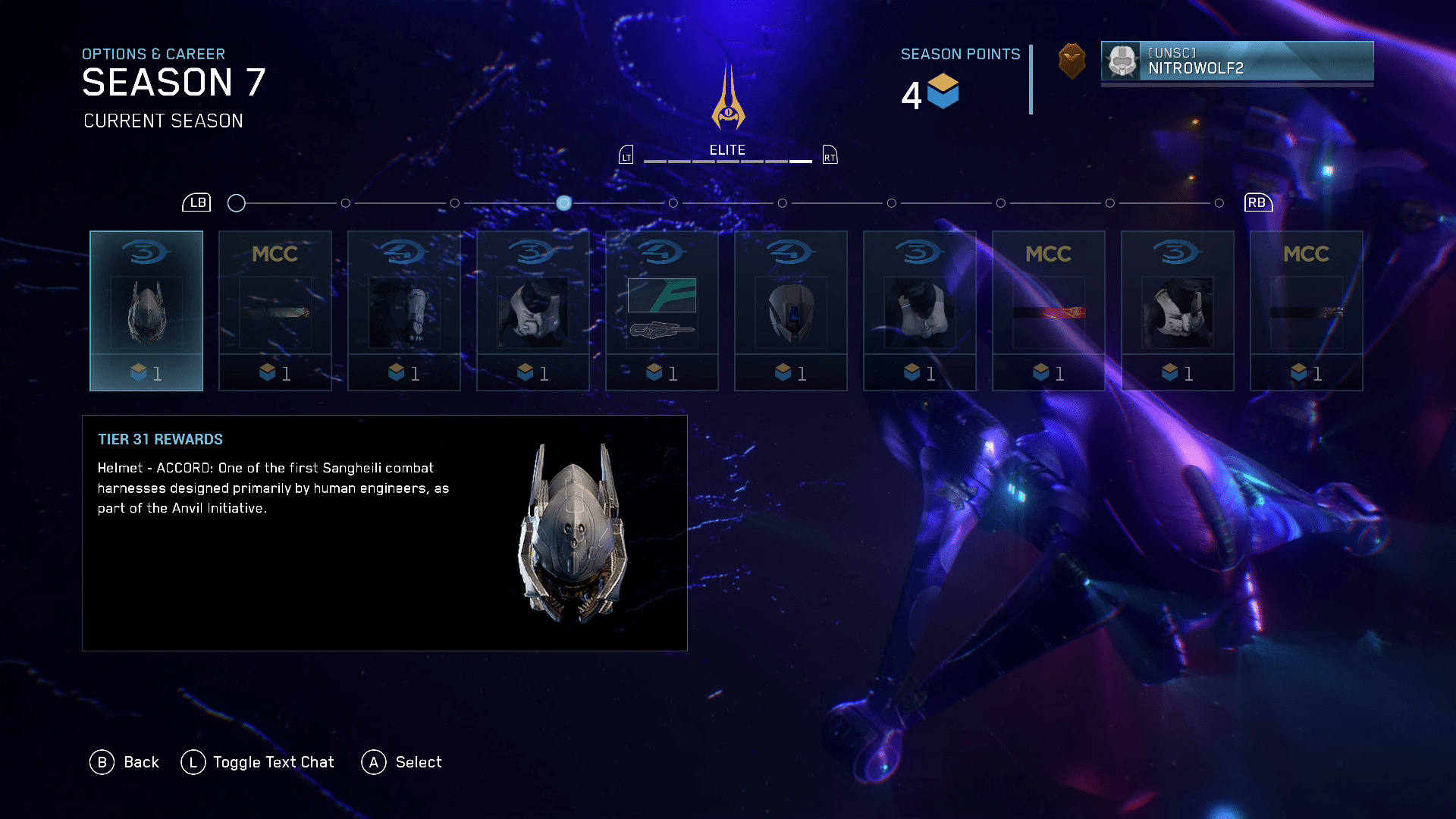Select the Accord helmet reward tile

[x=146, y=311]
